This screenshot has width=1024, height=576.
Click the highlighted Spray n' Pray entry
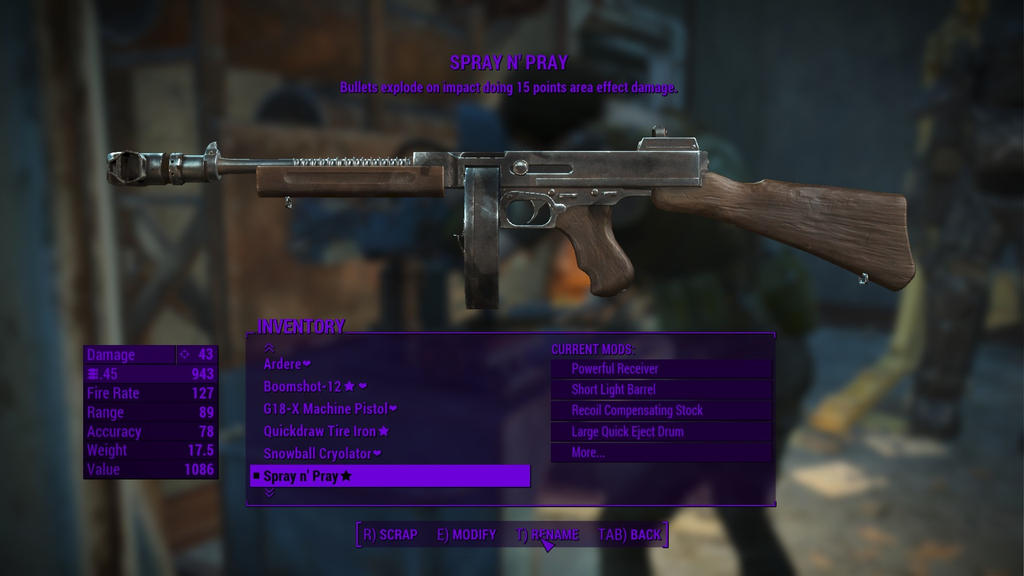pyautogui.click(x=389, y=476)
